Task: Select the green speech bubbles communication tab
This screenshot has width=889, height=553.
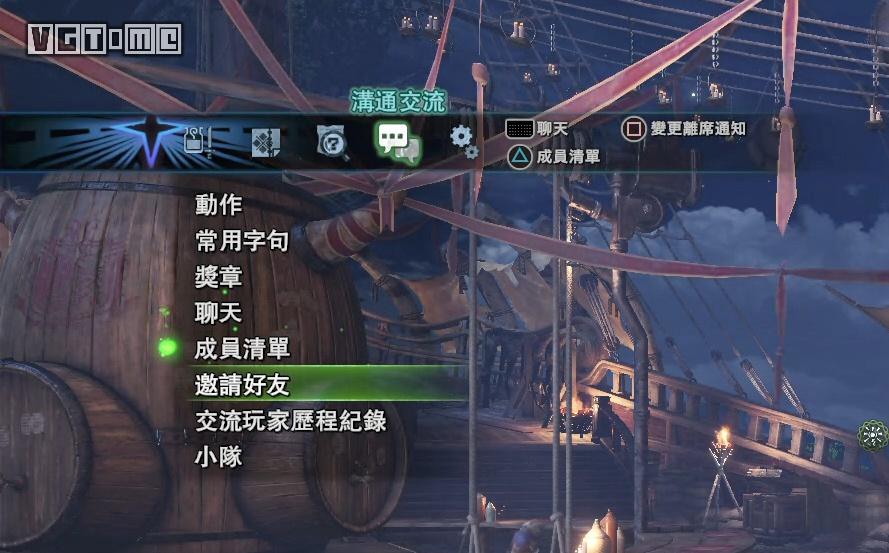Action: (x=397, y=142)
